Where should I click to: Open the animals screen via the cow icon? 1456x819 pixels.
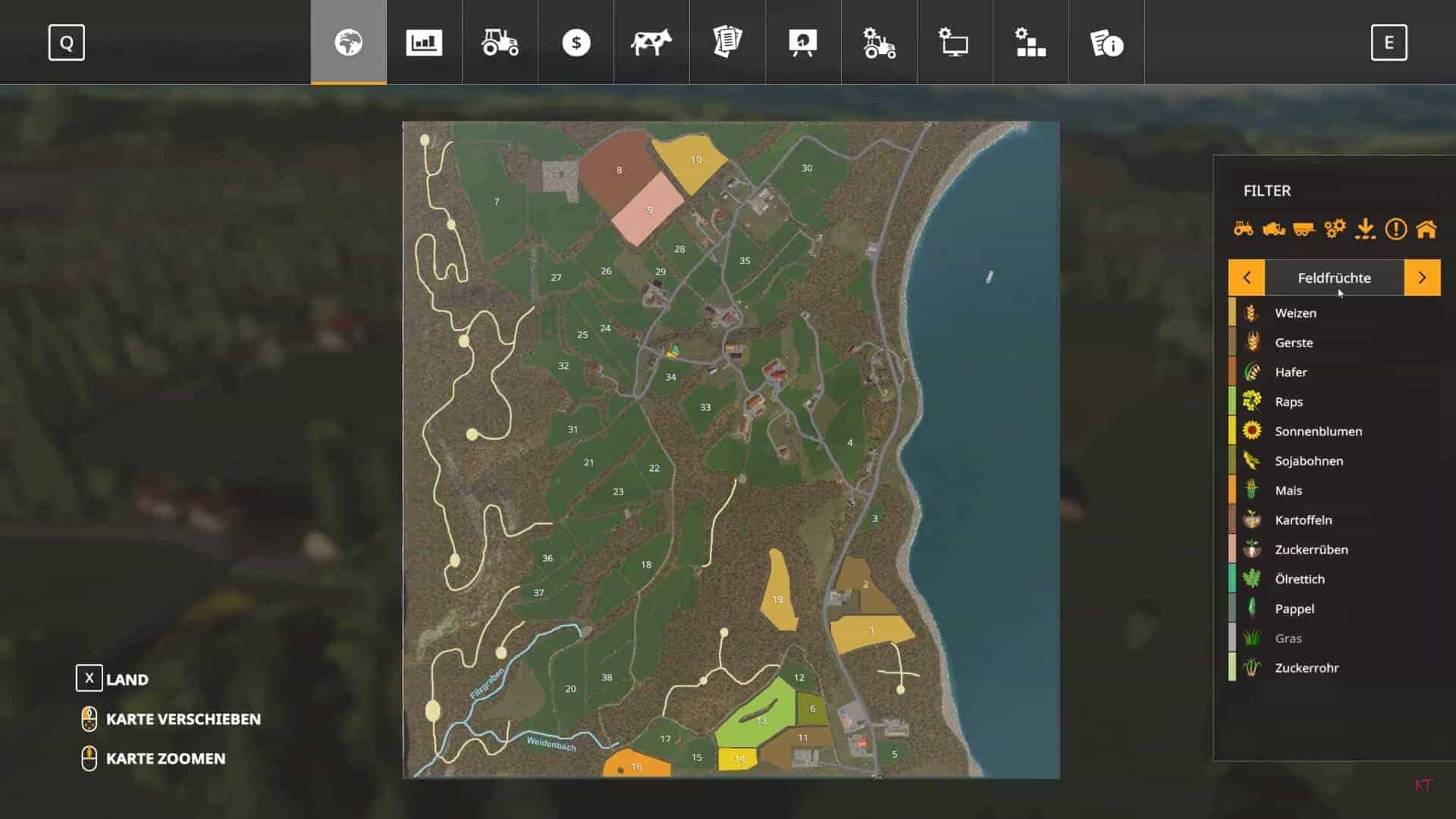651,42
